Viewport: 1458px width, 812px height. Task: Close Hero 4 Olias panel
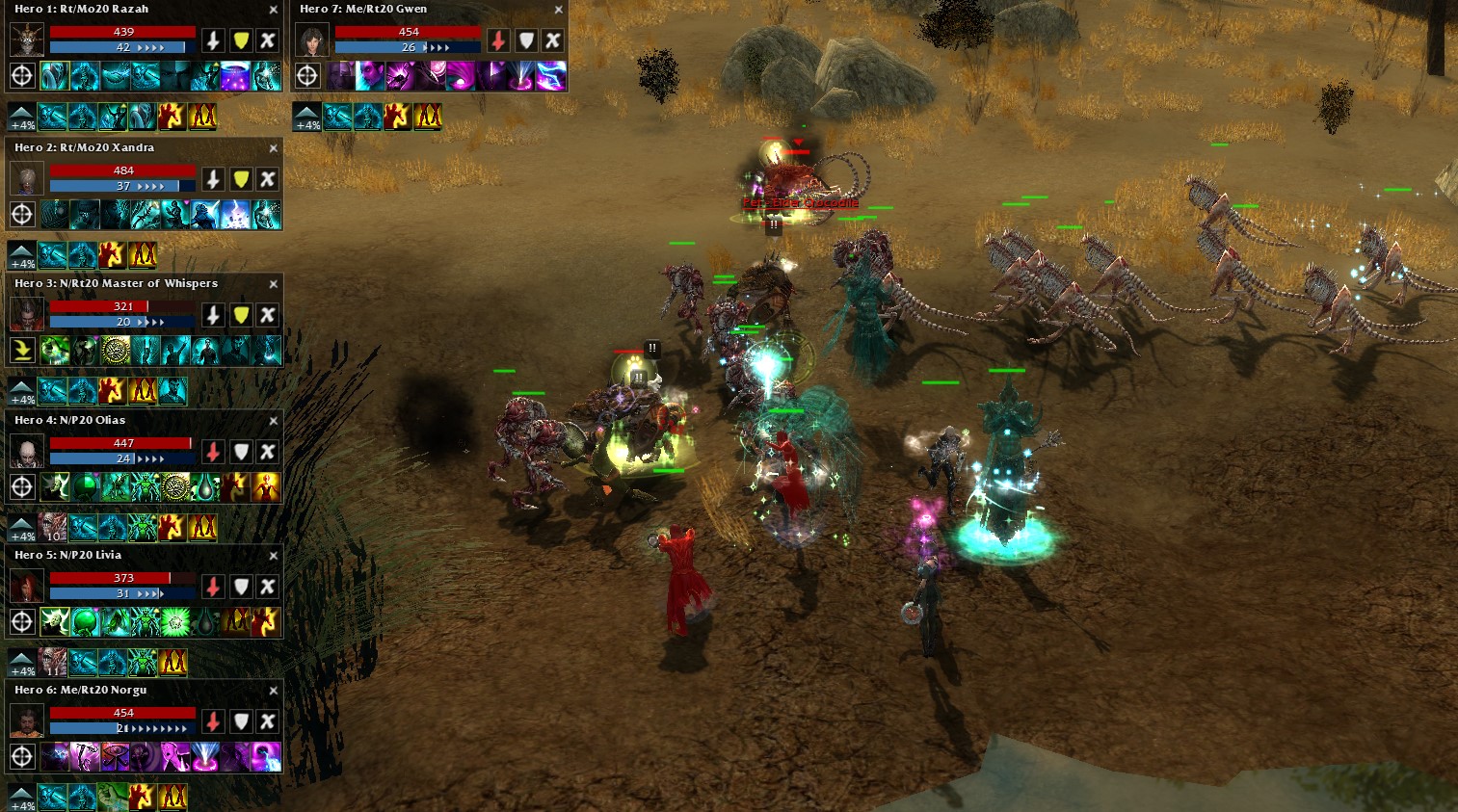tap(274, 421)
